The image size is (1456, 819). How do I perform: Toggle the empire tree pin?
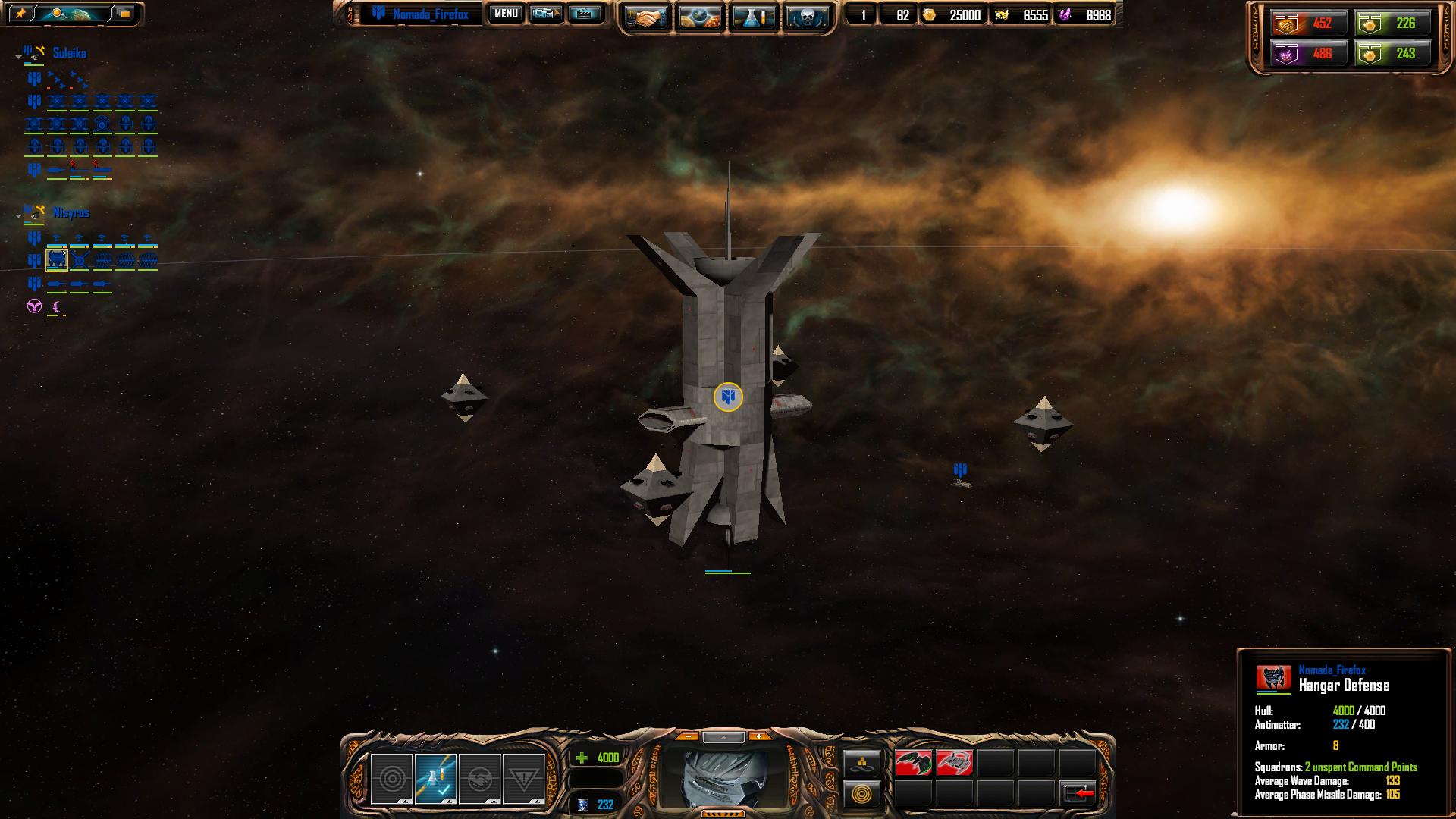(20, 14)
